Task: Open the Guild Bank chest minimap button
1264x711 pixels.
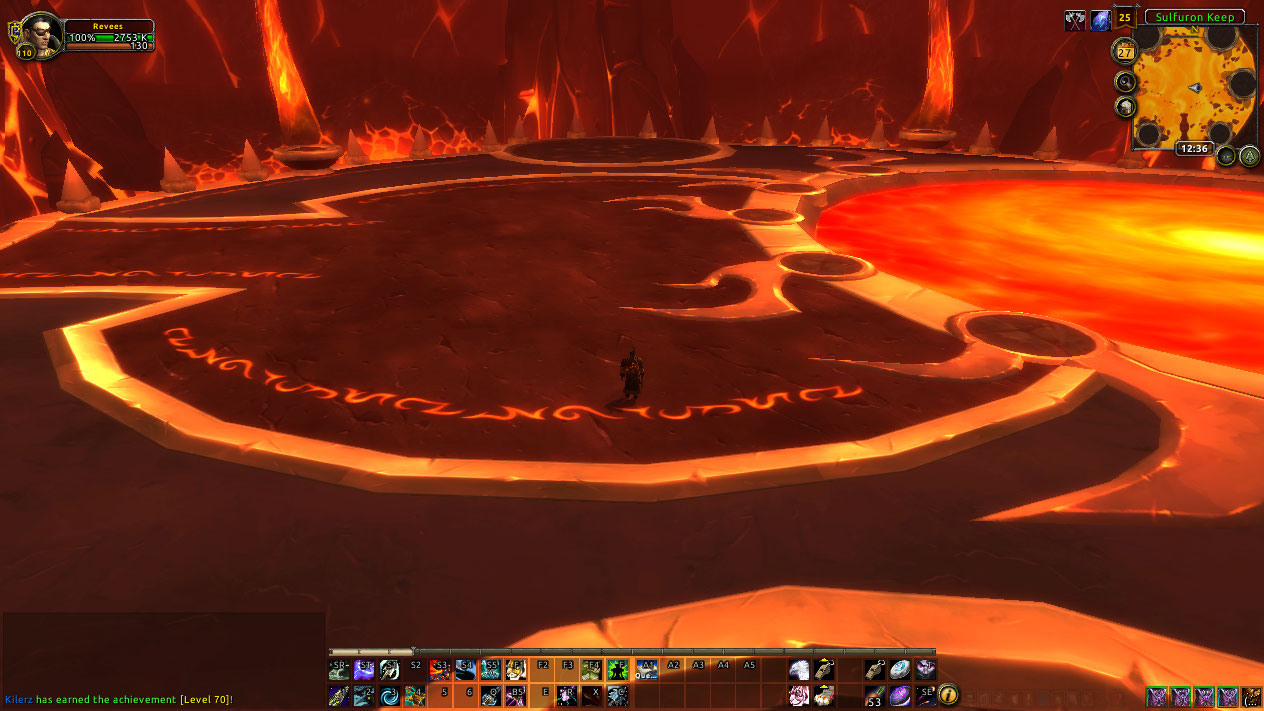Action: click(1126, 108)
